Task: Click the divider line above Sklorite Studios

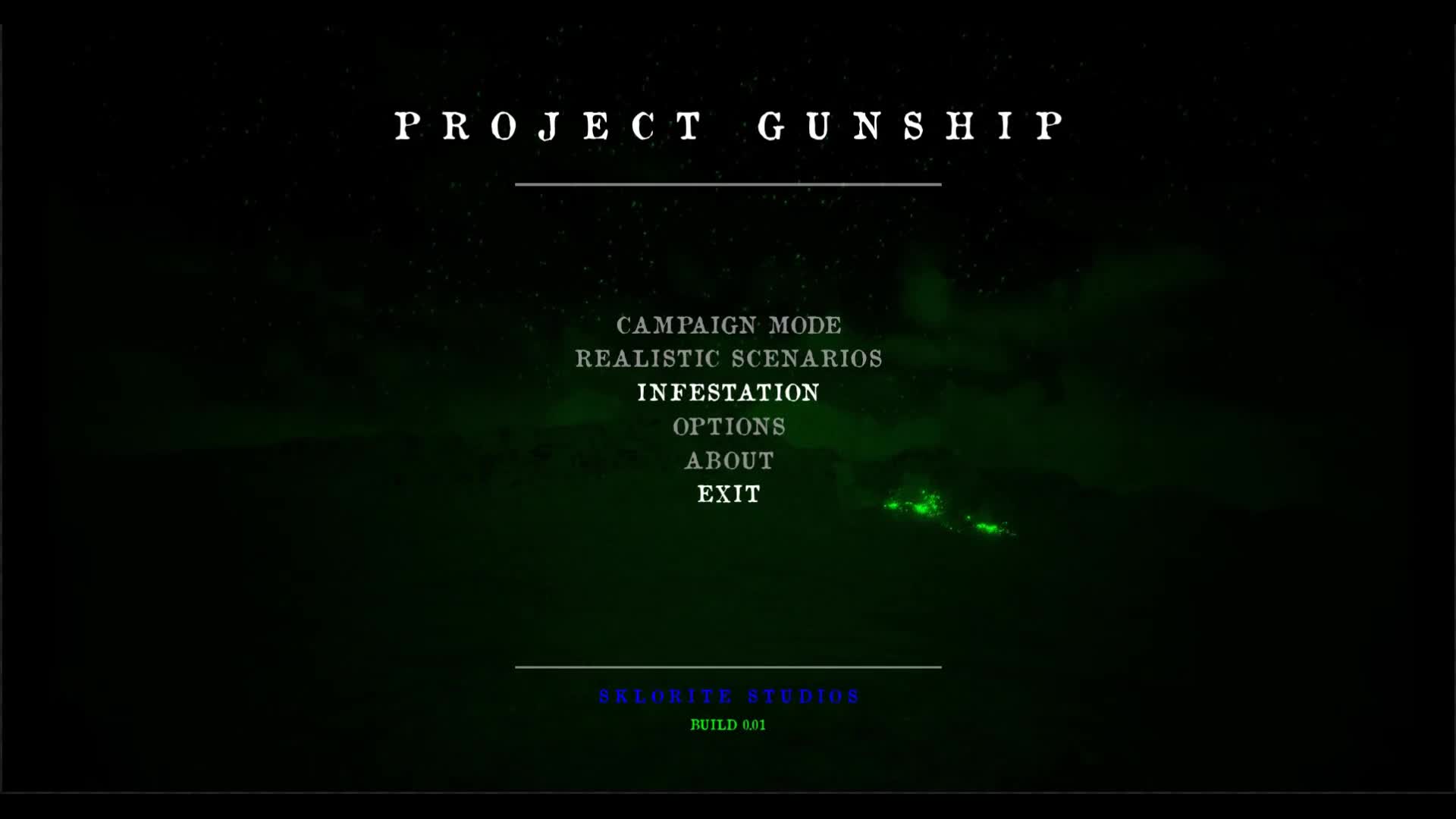Action: tap(728, 668)
